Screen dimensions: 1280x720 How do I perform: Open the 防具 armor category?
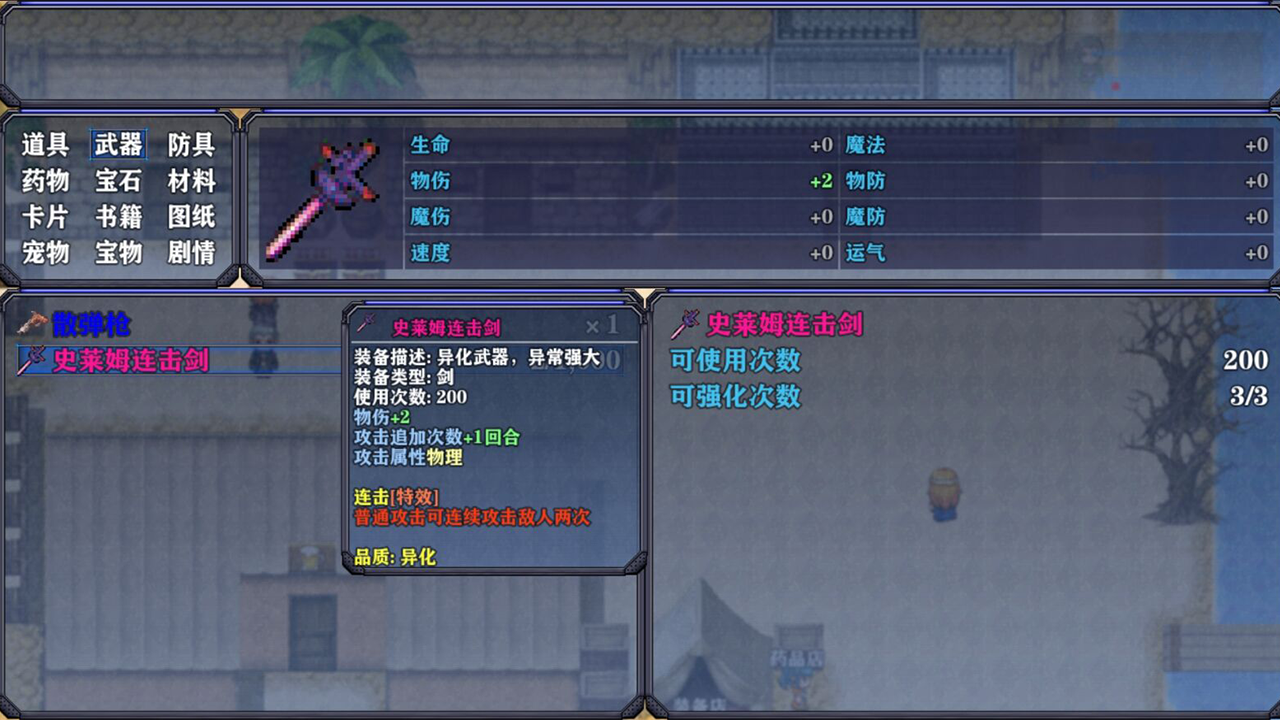191,144
